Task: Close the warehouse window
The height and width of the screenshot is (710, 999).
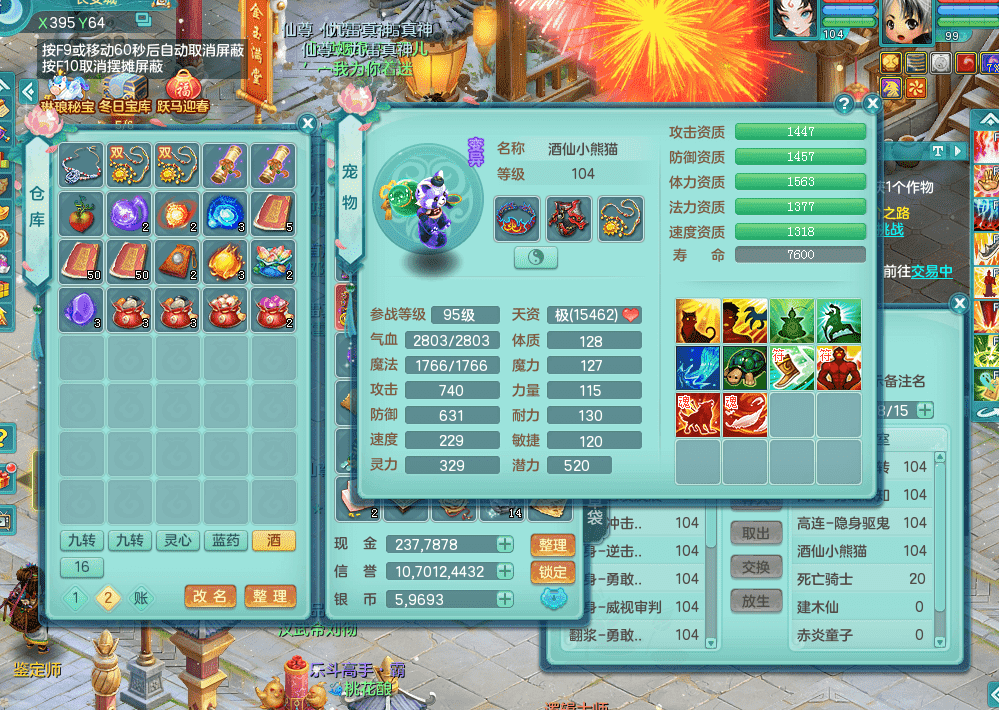Action: click(308, 123)
